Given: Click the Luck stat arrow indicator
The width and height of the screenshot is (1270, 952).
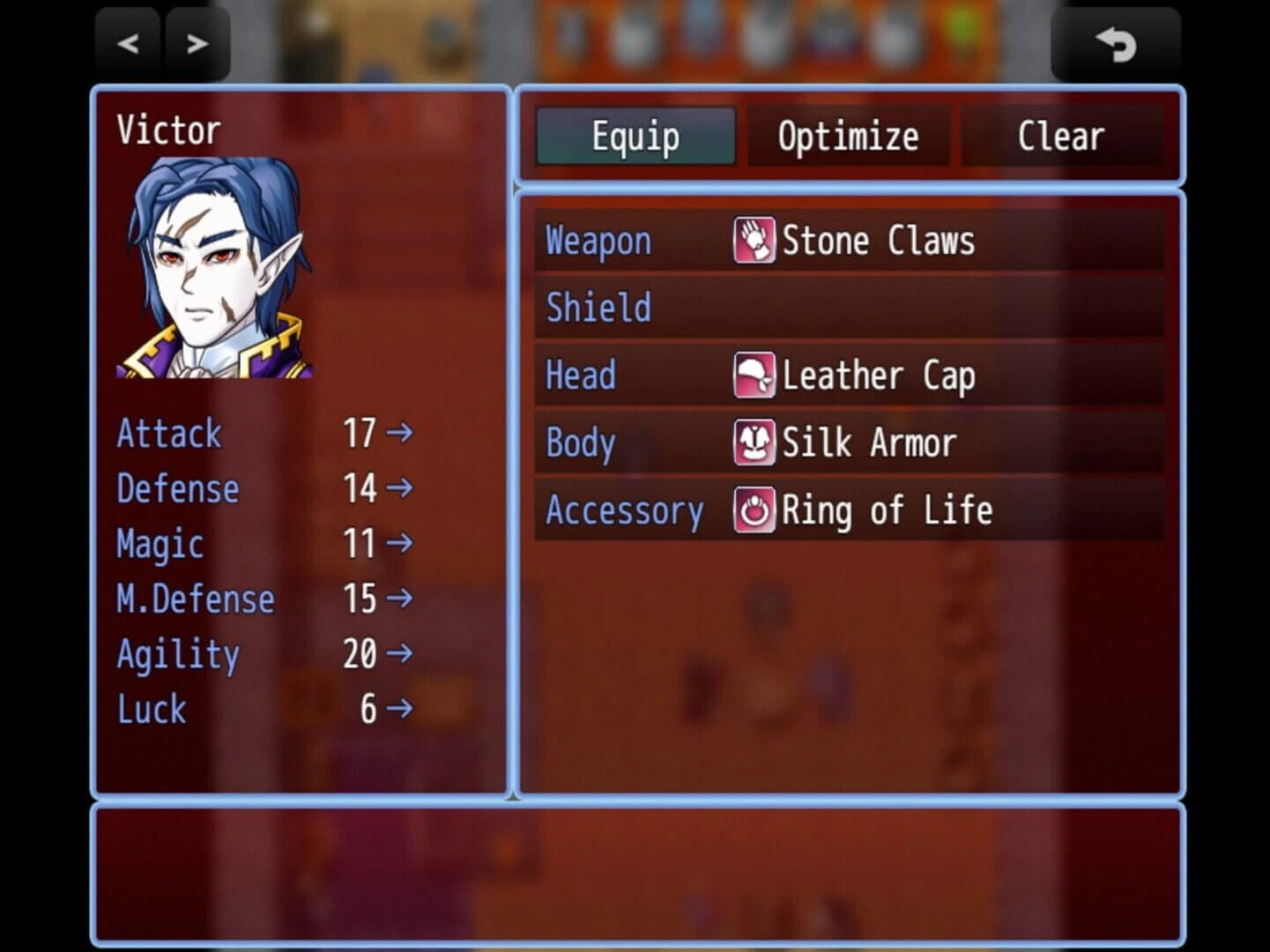Looking at the screenshot, I should [401, 709].
